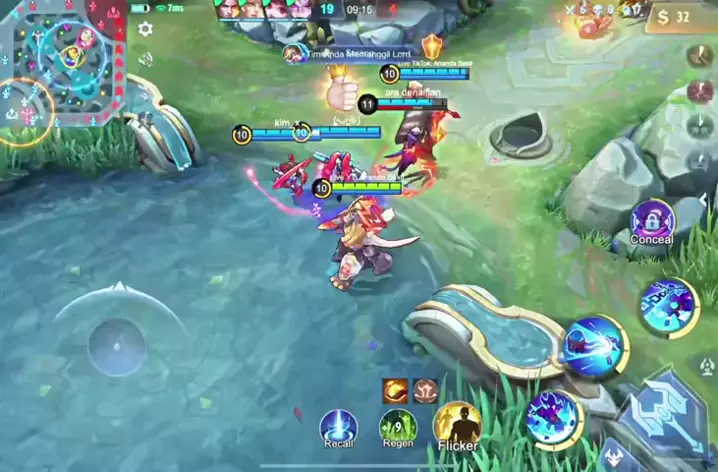Select the orange fist equipment item icon
Screen dimensions: 718x472
[x=395, y=389]
